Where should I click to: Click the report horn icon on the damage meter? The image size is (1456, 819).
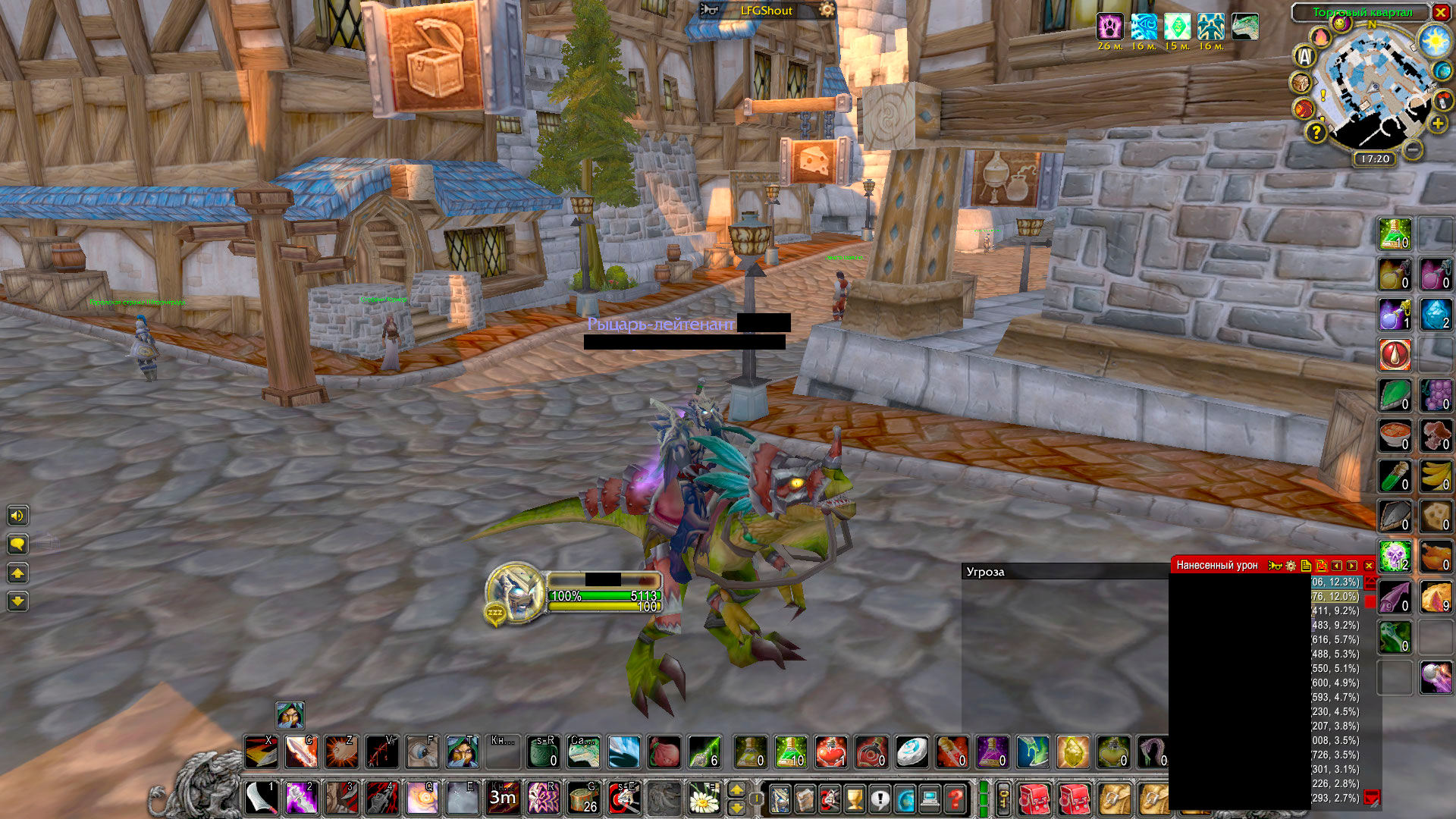click(x=1276, y=566)
